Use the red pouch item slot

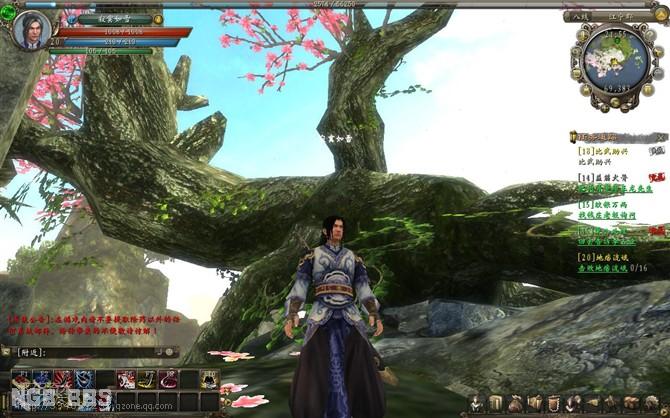pos(168,379)
